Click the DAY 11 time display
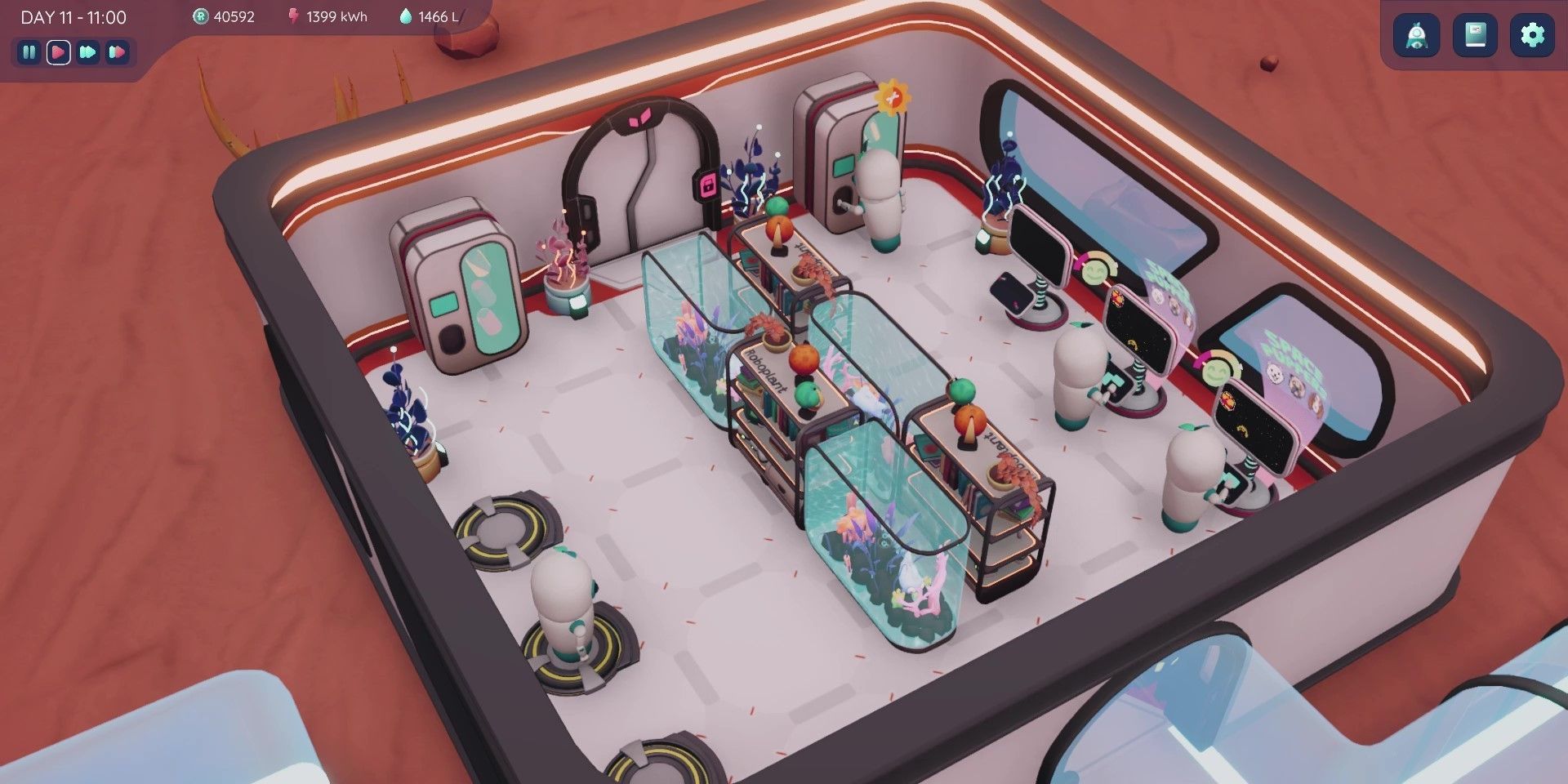Image resolution: width=1568 pixels, height=784 pixels. coord(72,16)
